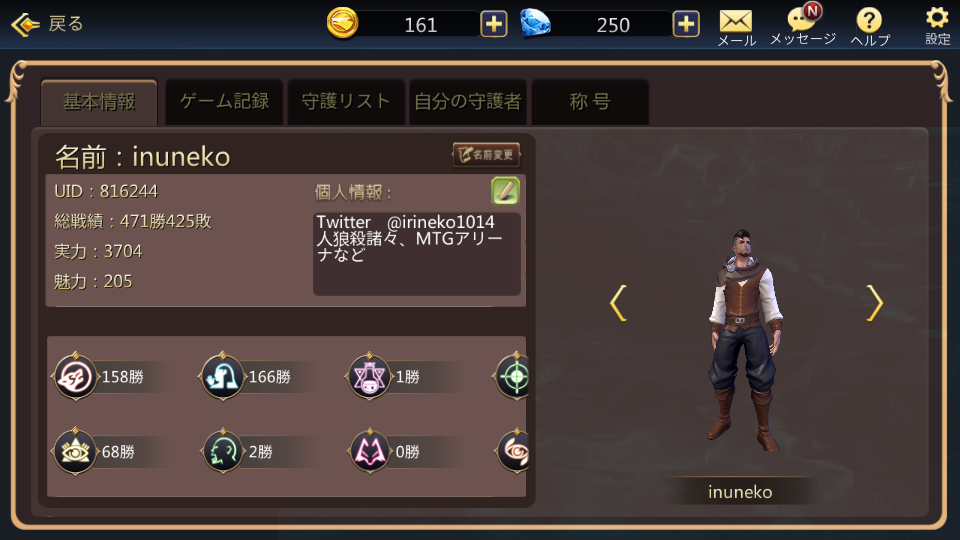Switch to the ゲーム記録 tab
The image size is (960, 540).
click(224, 102)
